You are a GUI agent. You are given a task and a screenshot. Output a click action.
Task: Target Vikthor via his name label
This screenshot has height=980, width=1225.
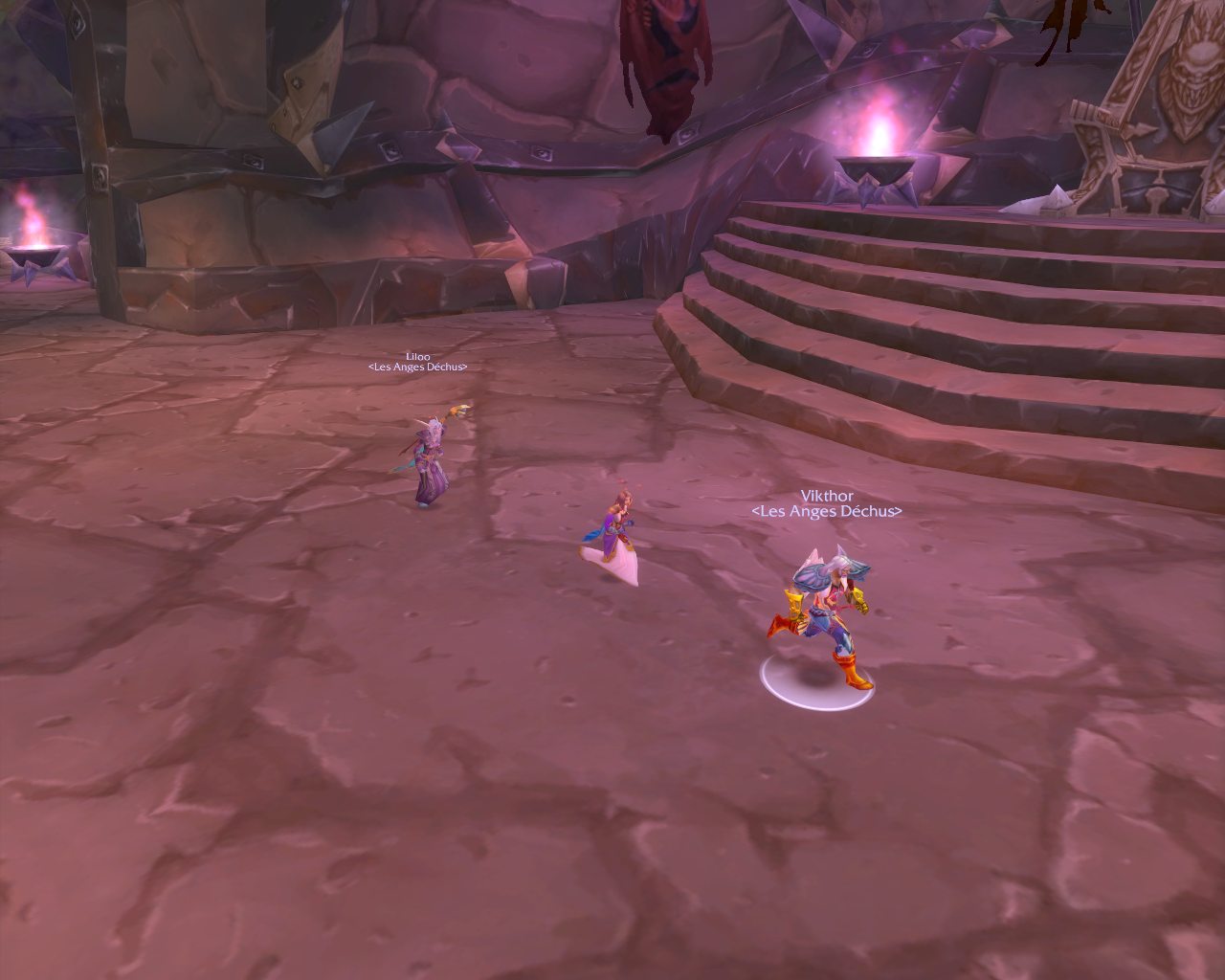click(827, 497)
